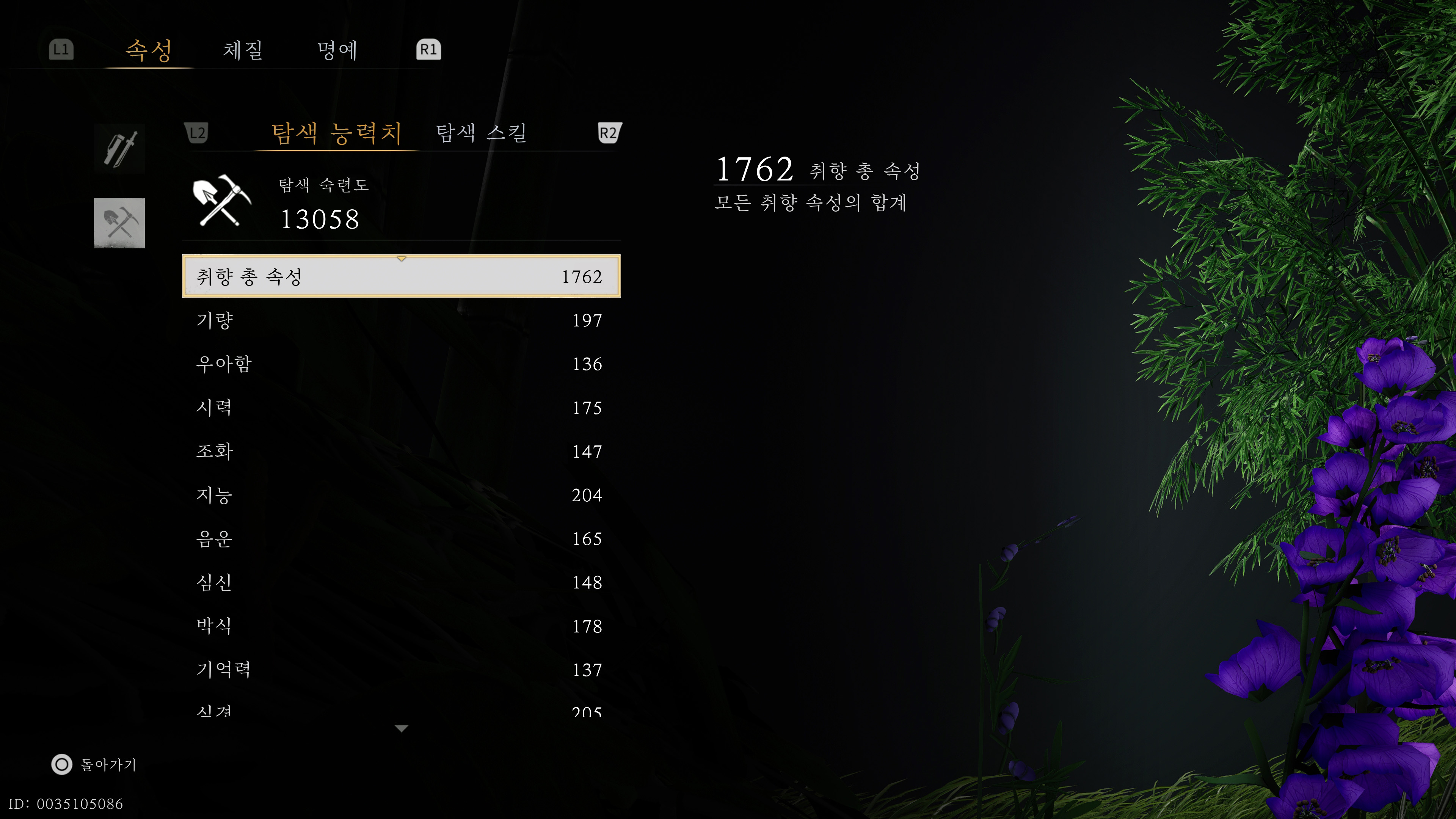Collapse the list with the top arrow
Image resolution: width=1456 pixels, height=819 pixels.
pos(401,259)
